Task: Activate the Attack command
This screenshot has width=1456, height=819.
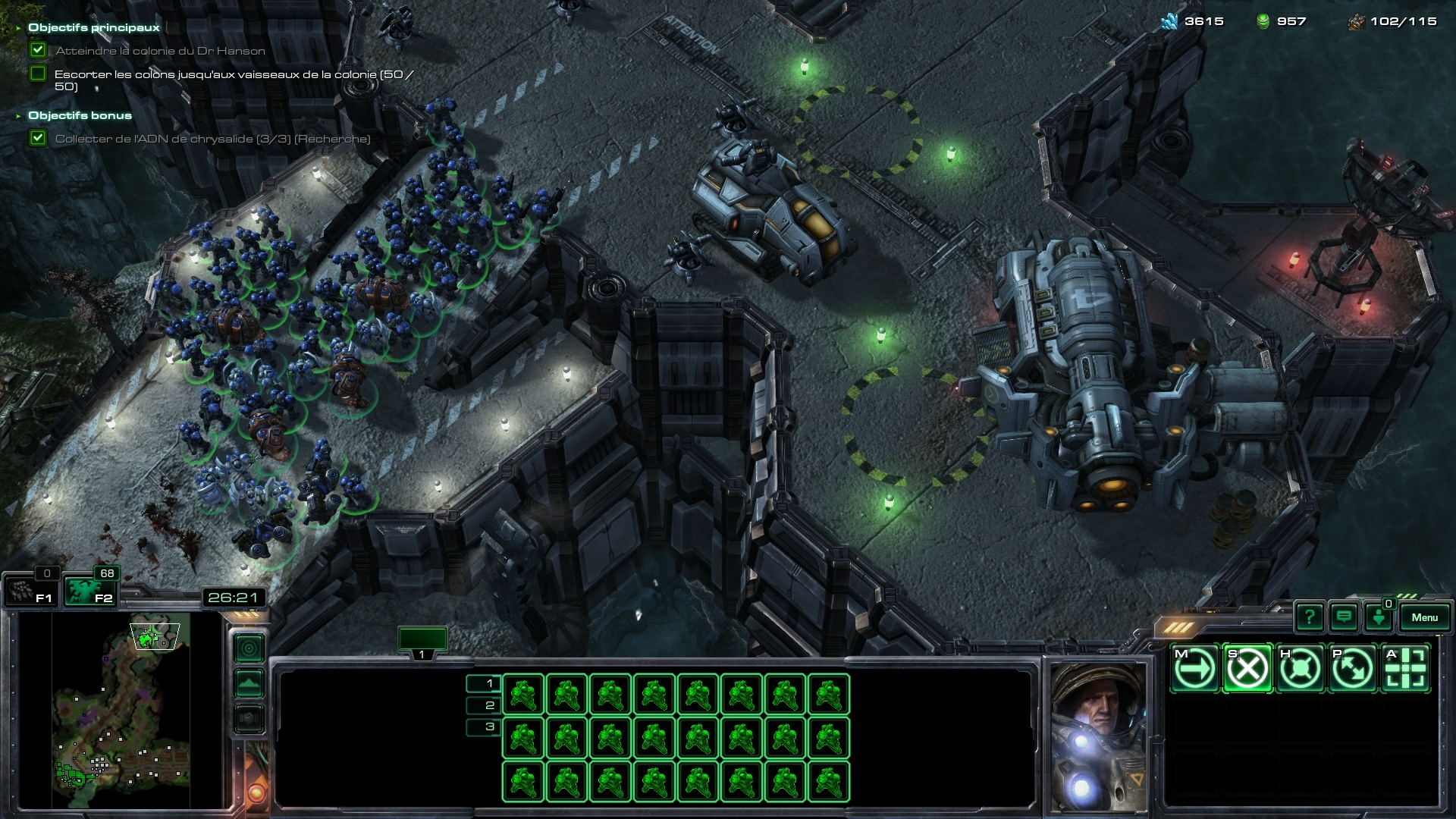Action: [1405, 669]
